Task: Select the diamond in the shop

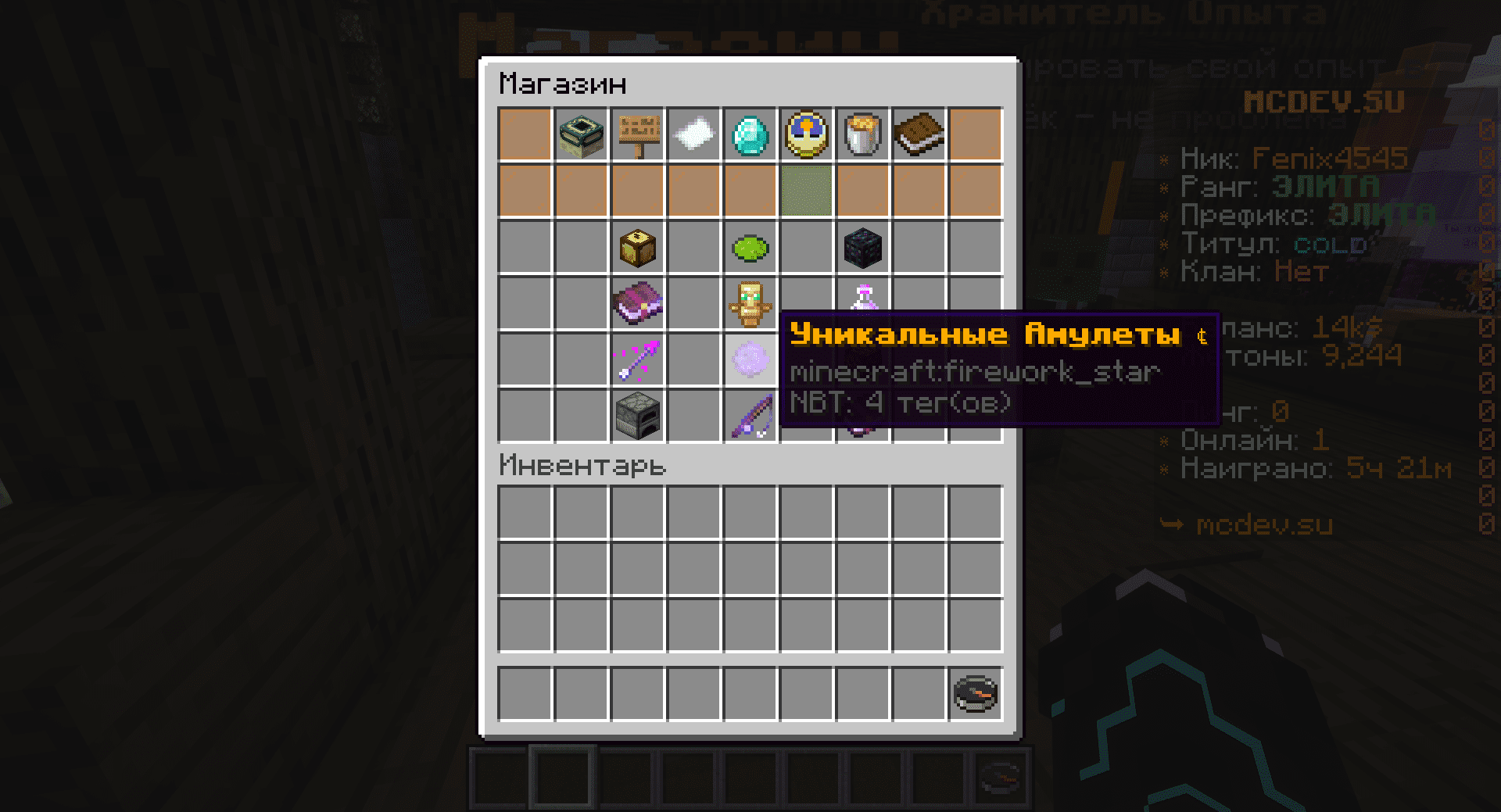Action: [x=750, y=134]
